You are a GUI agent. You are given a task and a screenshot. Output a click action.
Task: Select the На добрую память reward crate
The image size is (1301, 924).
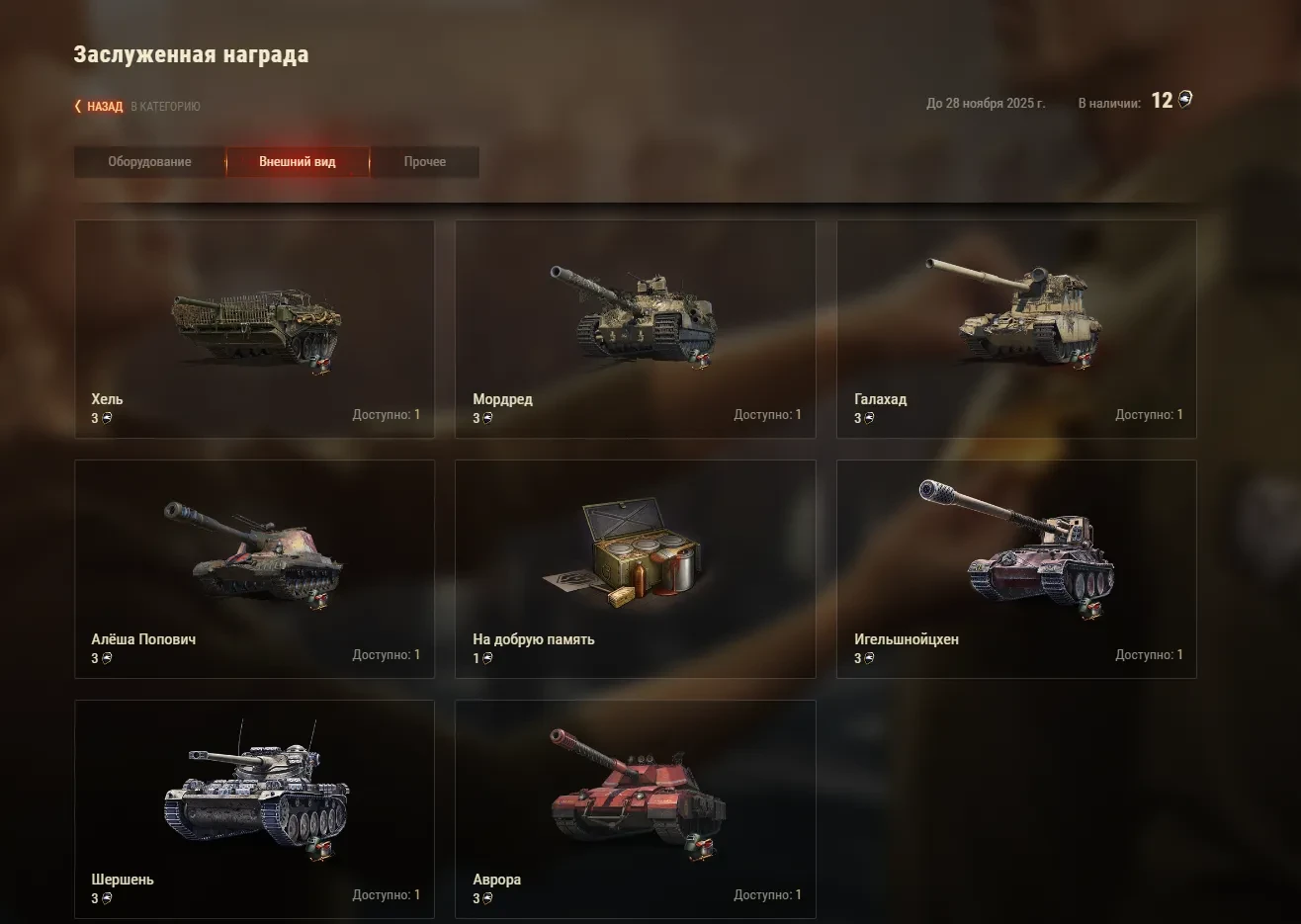pyautogui.click(x=635, y=569)
